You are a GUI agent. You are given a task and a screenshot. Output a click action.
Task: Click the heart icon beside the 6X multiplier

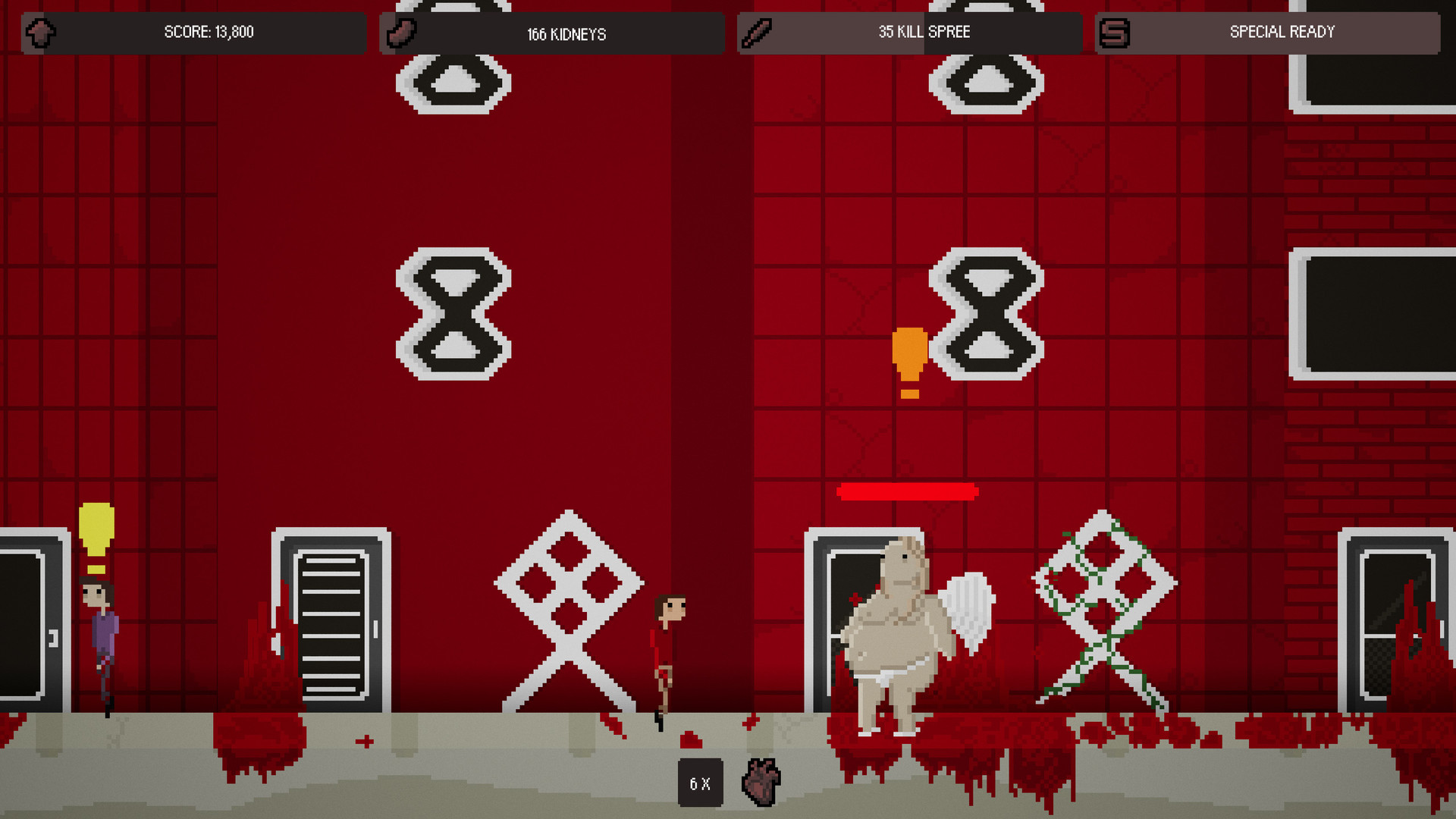tap(761, 782)
